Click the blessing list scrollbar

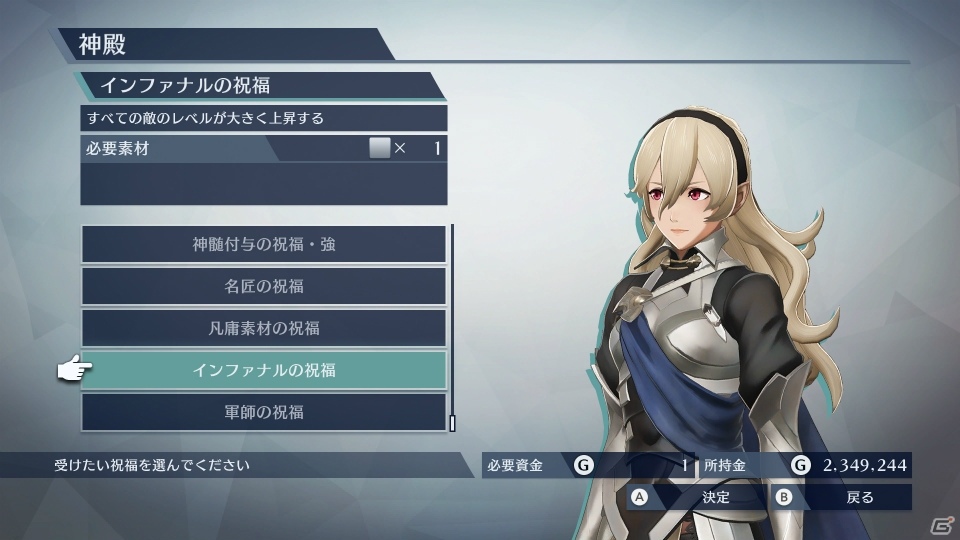pyautogui.click(x=452, y=327)
